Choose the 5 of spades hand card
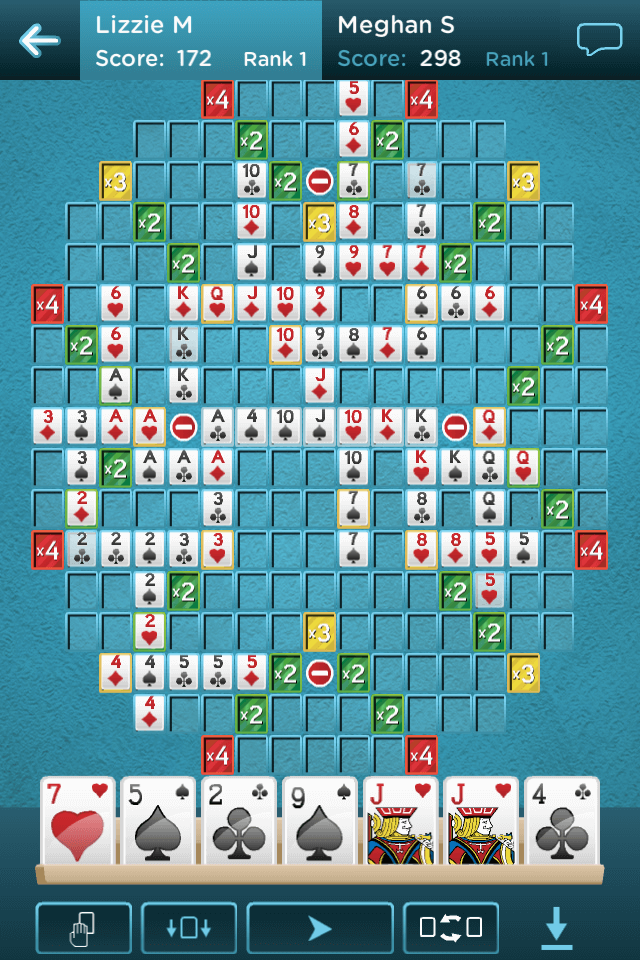The image size is (640, 960). [x=158, y=822]
